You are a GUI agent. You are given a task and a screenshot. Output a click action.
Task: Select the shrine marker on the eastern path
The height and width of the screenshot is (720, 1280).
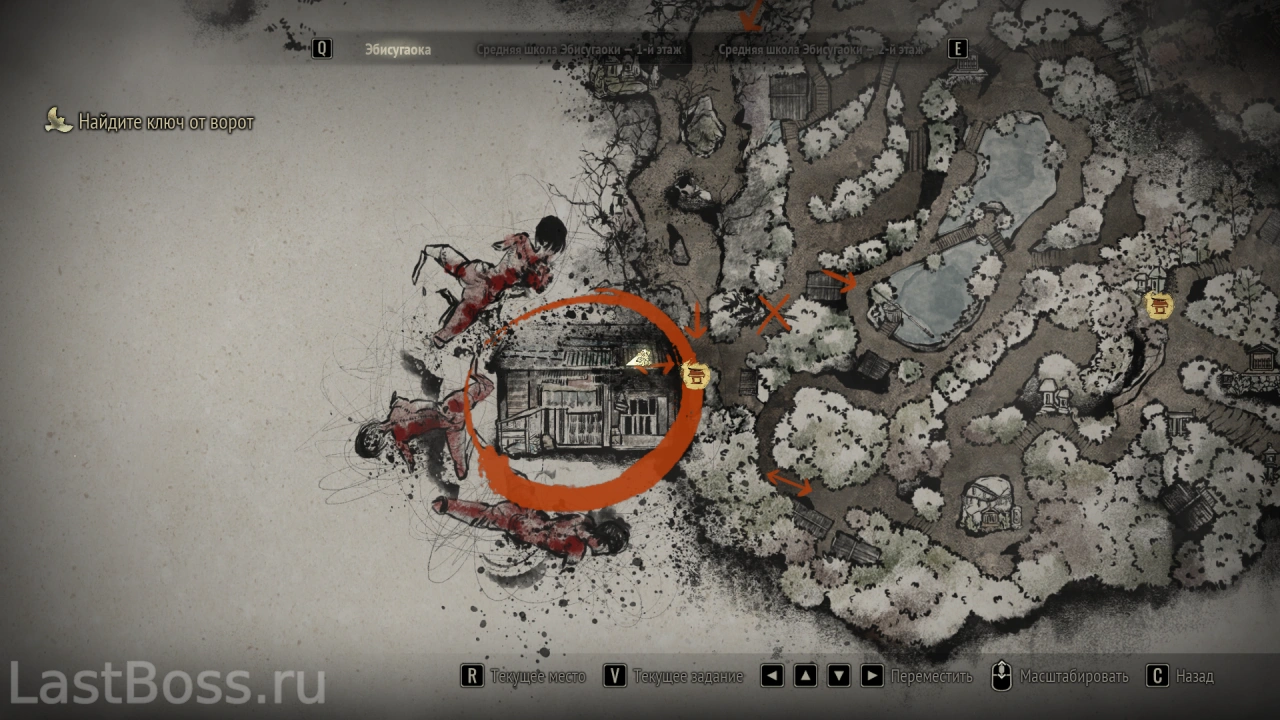1158,305
